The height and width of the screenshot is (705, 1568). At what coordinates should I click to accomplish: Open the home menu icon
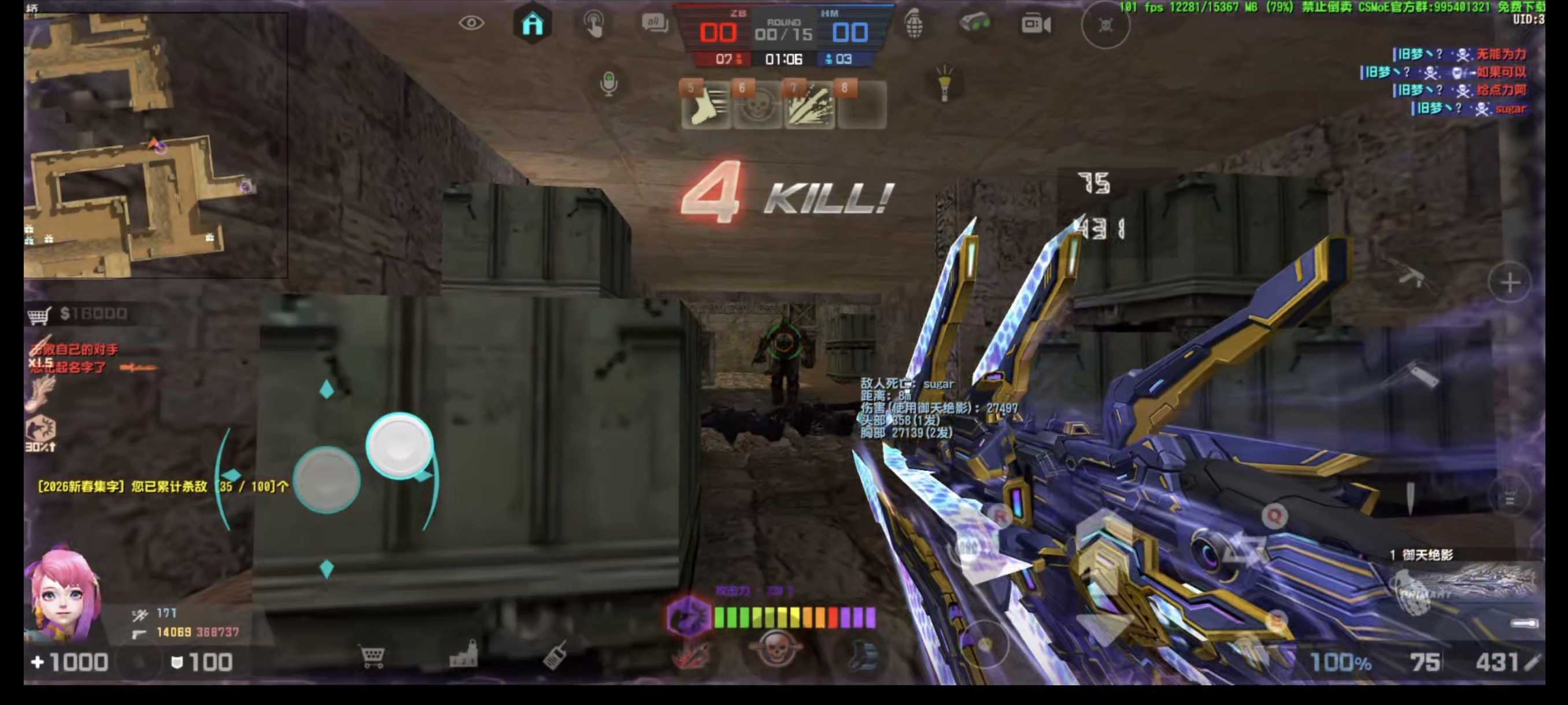[532, 24]
